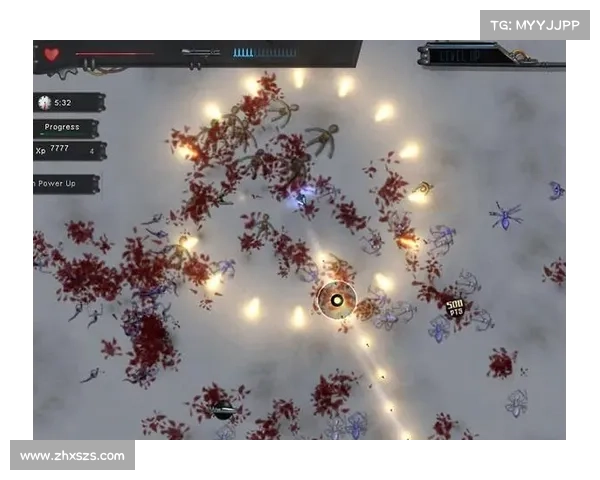Click the TG: MYYJJPP overlay label
Viewport: 600px width, 480px height.
[x=535, y=24]
